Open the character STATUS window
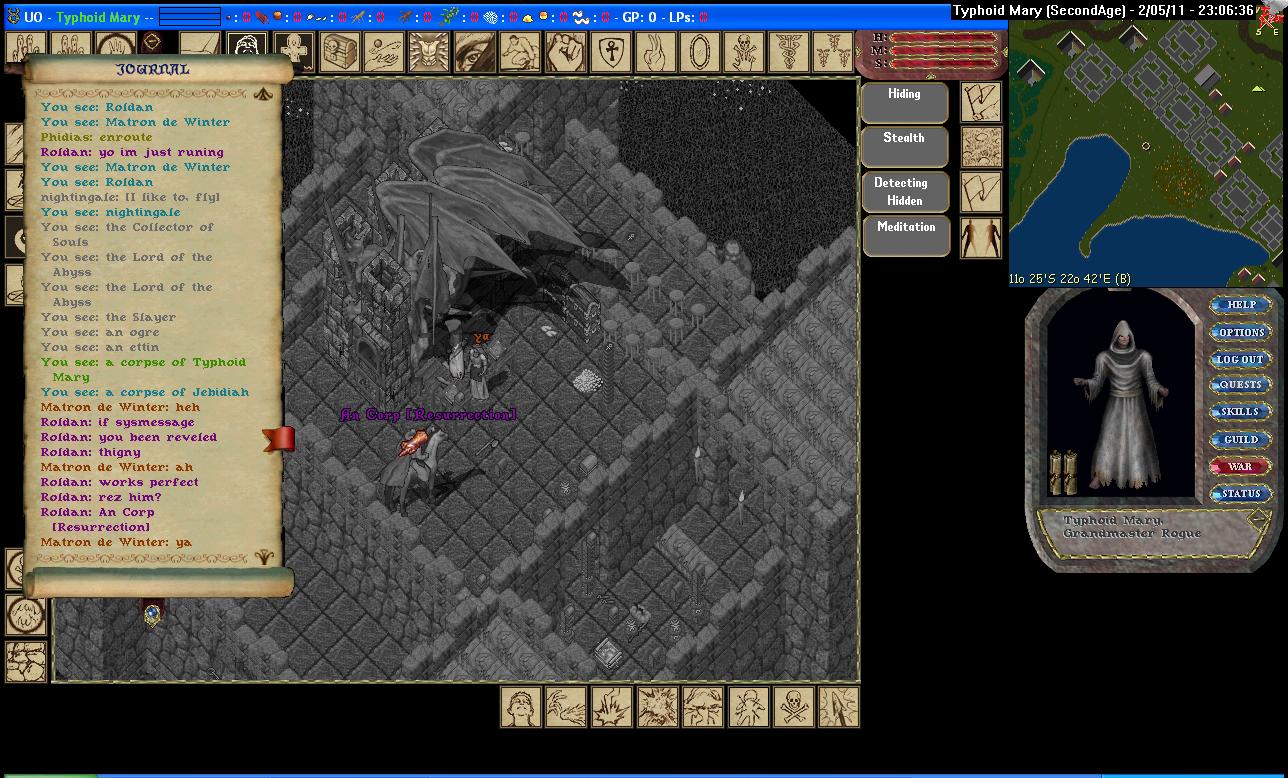 pyautogui.click(x=1240, y=493)
